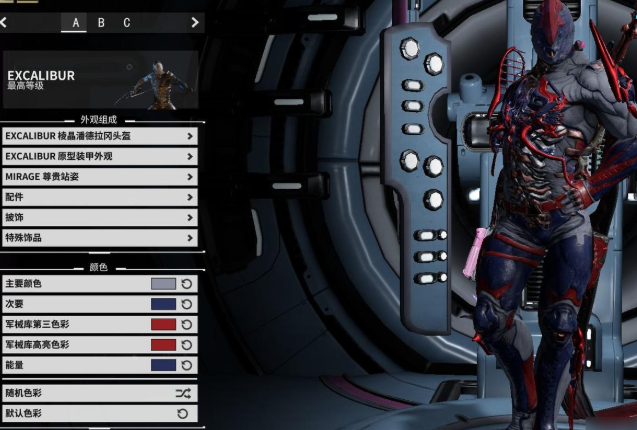Select the EXCALIBUR warframe preview card
This screenshot has height=430, width=637.
tap(100, 80)
